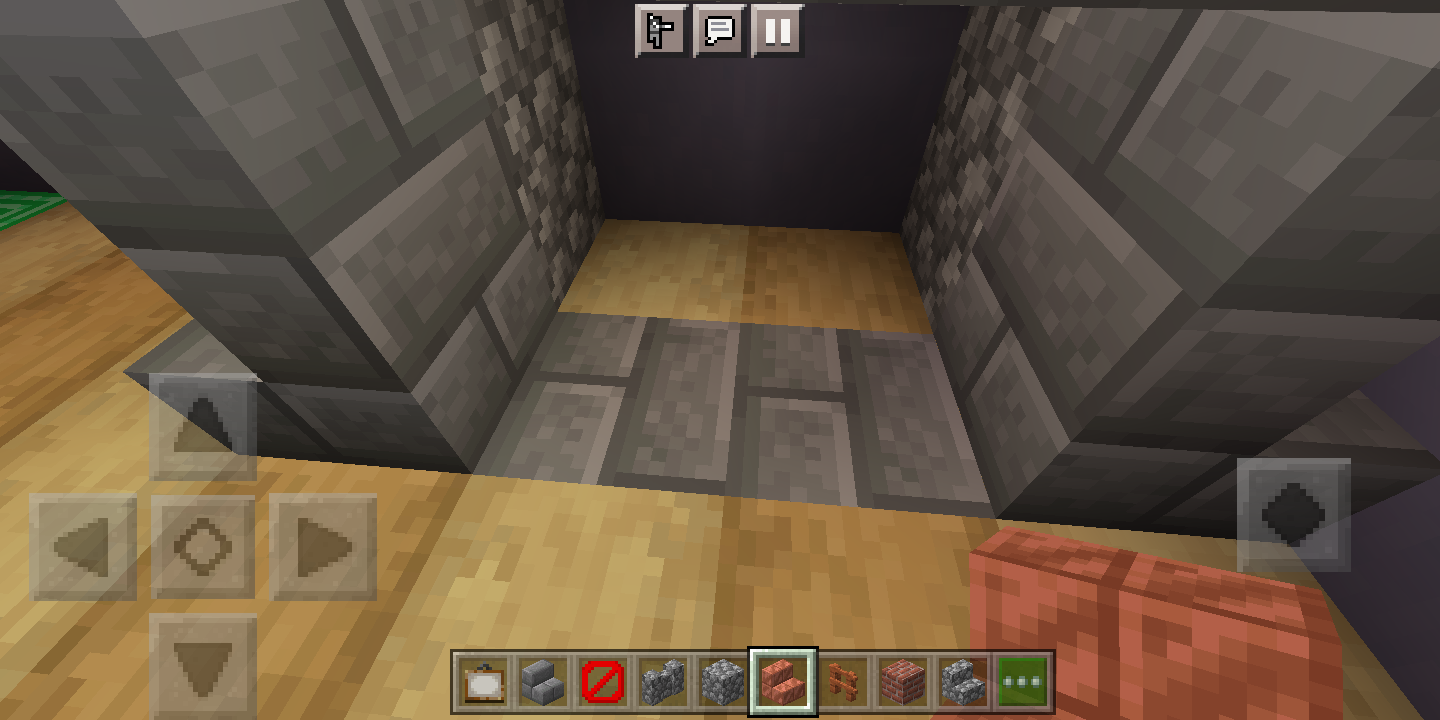Tap the character action icon at top

point(660,31)
